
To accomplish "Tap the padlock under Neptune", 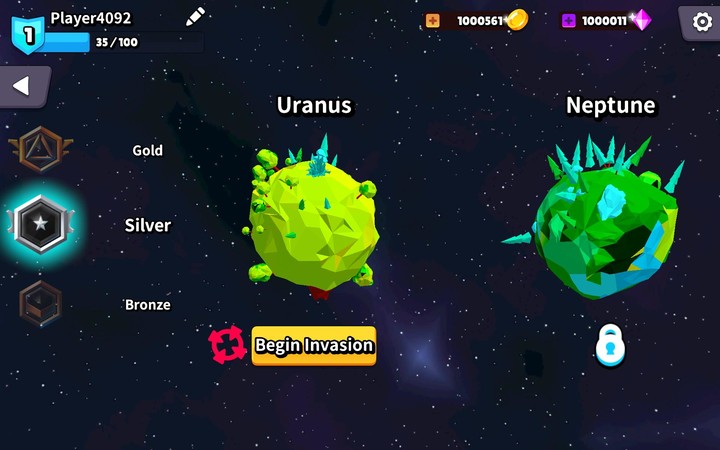I will click(609, 345).
